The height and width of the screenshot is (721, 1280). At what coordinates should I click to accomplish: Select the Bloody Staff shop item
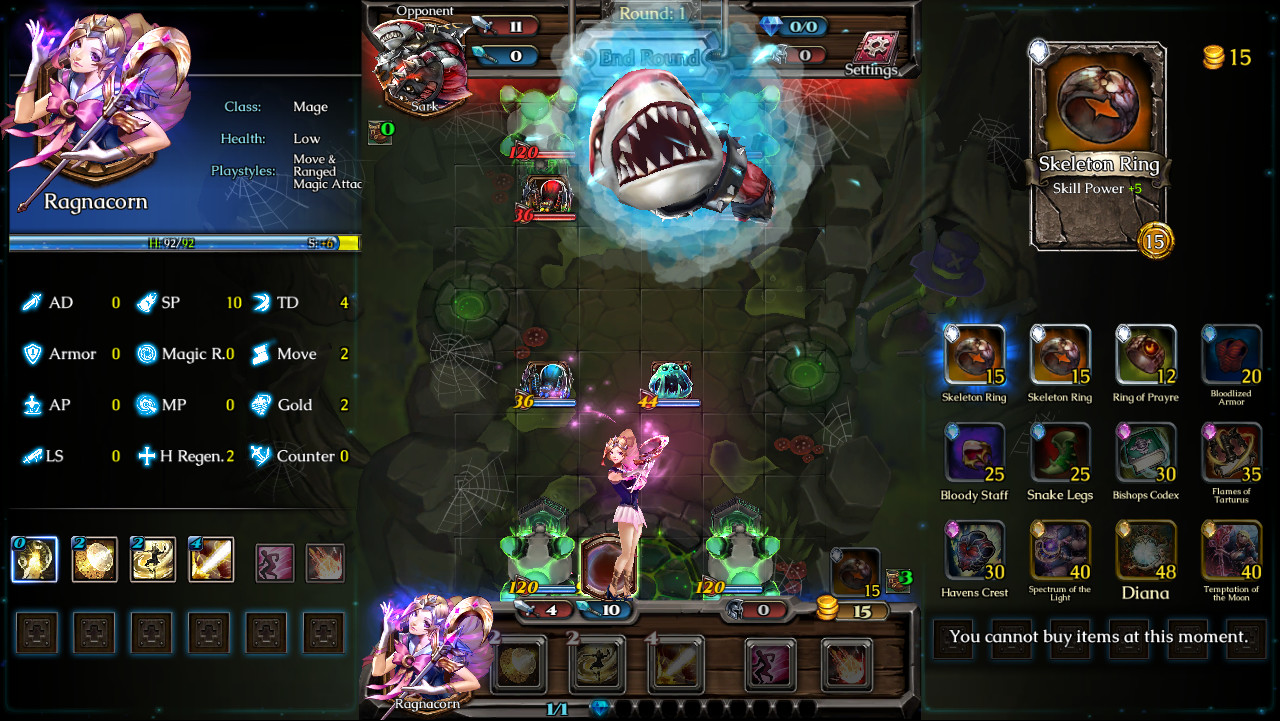973,453
